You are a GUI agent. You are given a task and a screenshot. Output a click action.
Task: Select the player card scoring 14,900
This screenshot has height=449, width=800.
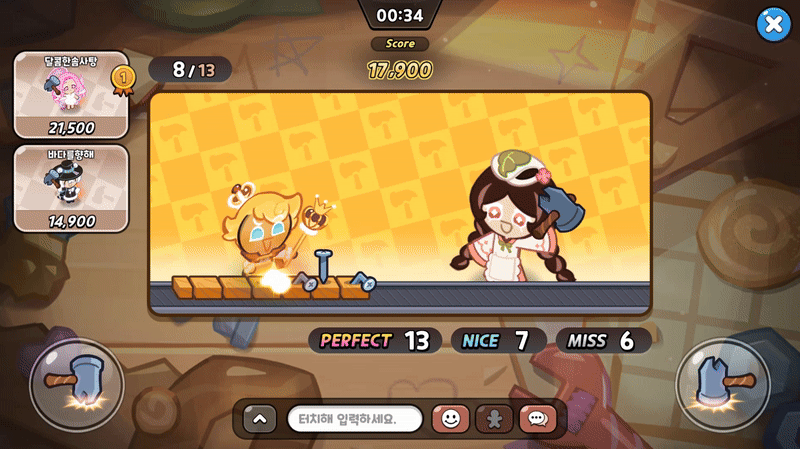pyautogui.click(x=71, y=188)
